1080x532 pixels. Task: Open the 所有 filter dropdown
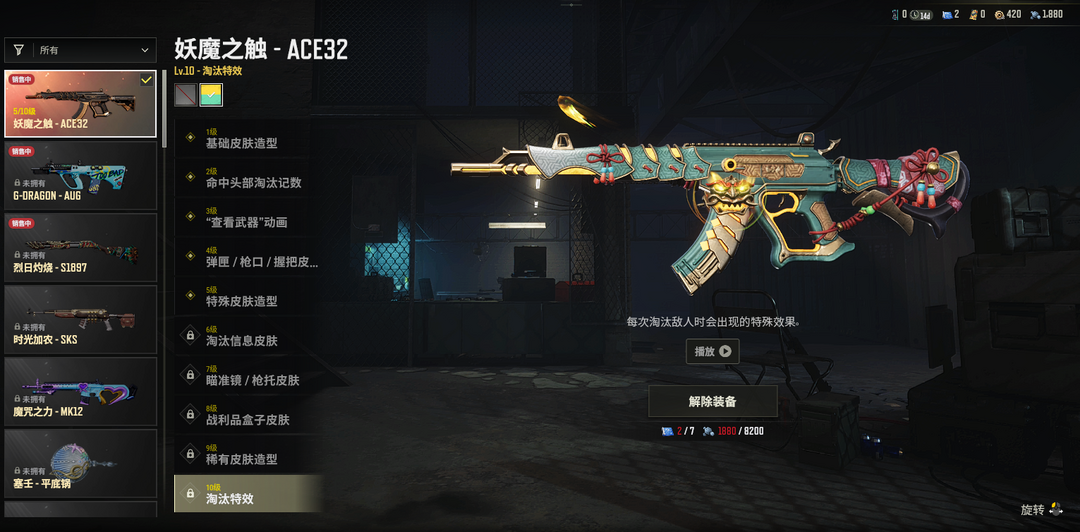[80, 50]
